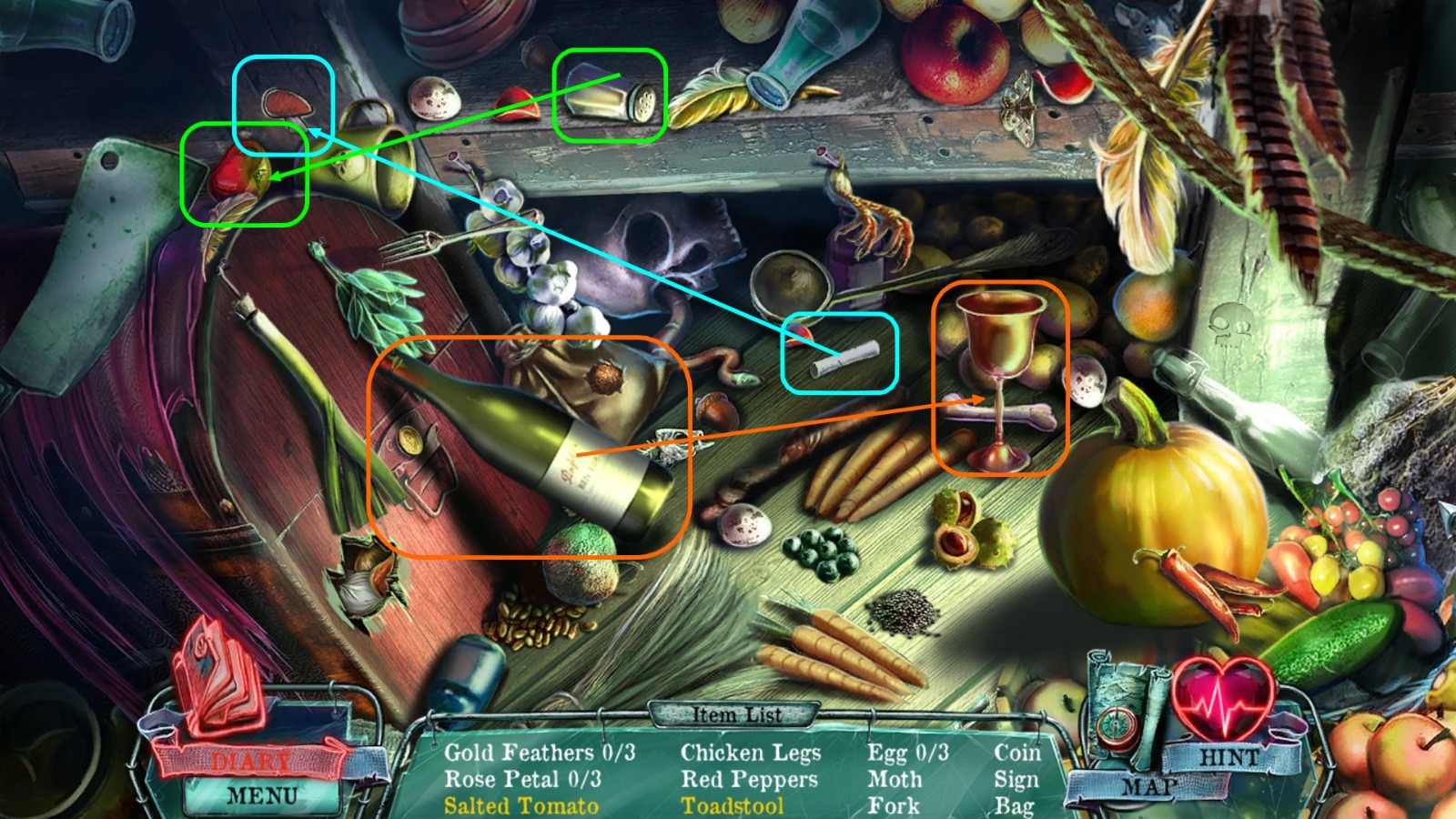Click the Menu button
This screenshot has height=819, width=1456.
point(261,796)
